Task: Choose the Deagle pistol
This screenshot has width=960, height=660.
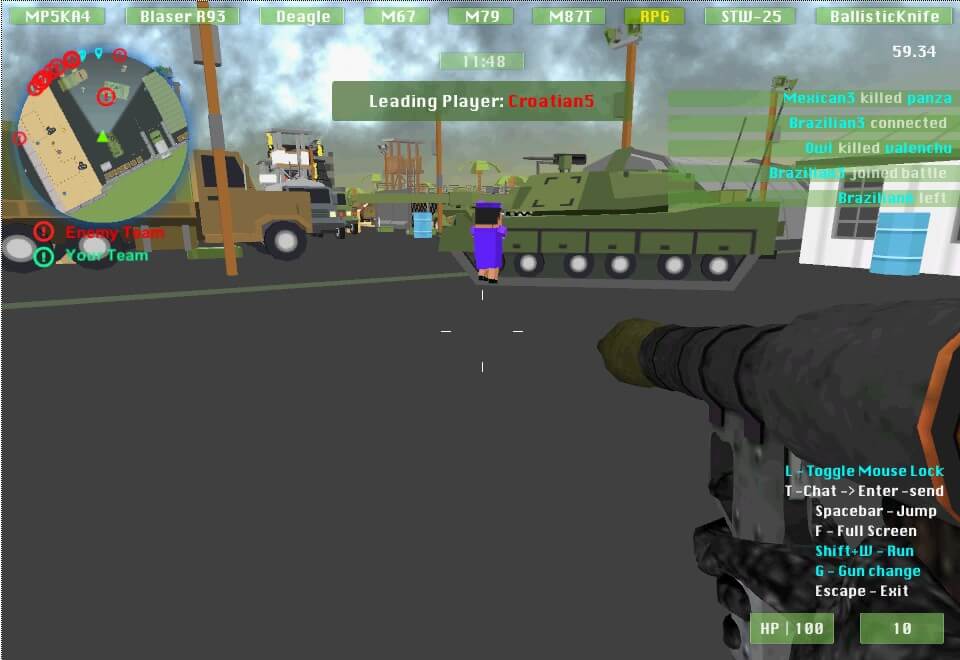Action: [x=303, y=16]
